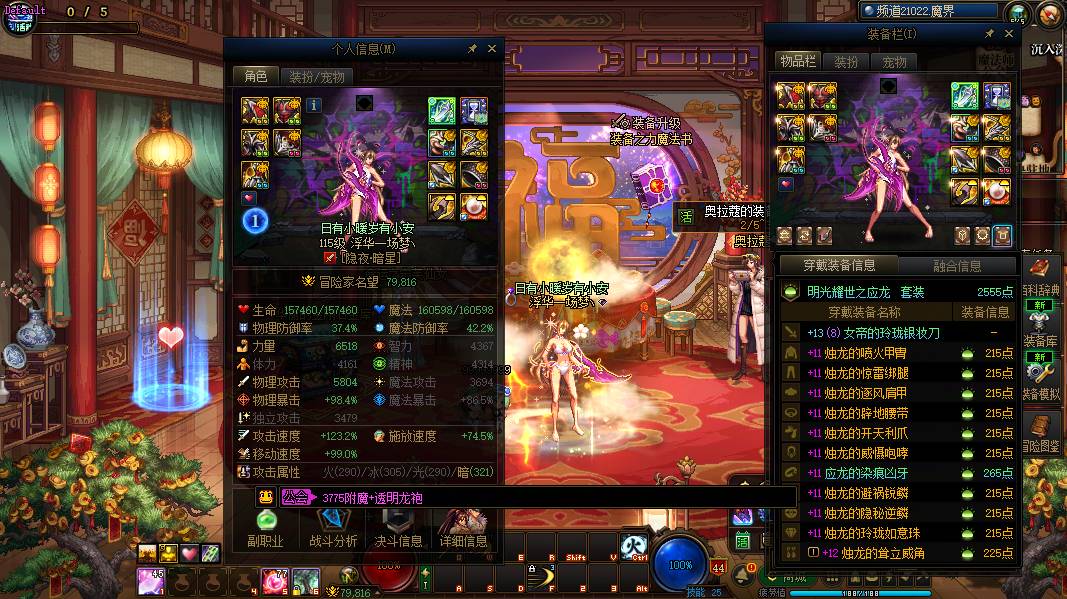The width and height of the screenshot is (1067, 599).
Task: Pin the 个人信息 window with pushpin icon
Action: point(472,48)
